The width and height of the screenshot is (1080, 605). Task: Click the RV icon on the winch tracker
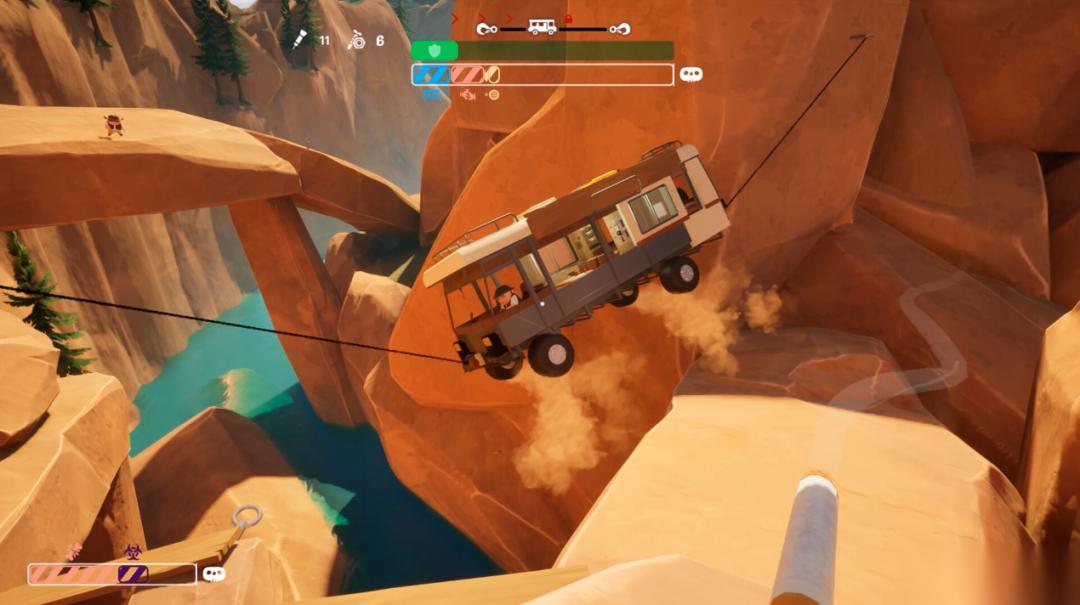[542, 28]
